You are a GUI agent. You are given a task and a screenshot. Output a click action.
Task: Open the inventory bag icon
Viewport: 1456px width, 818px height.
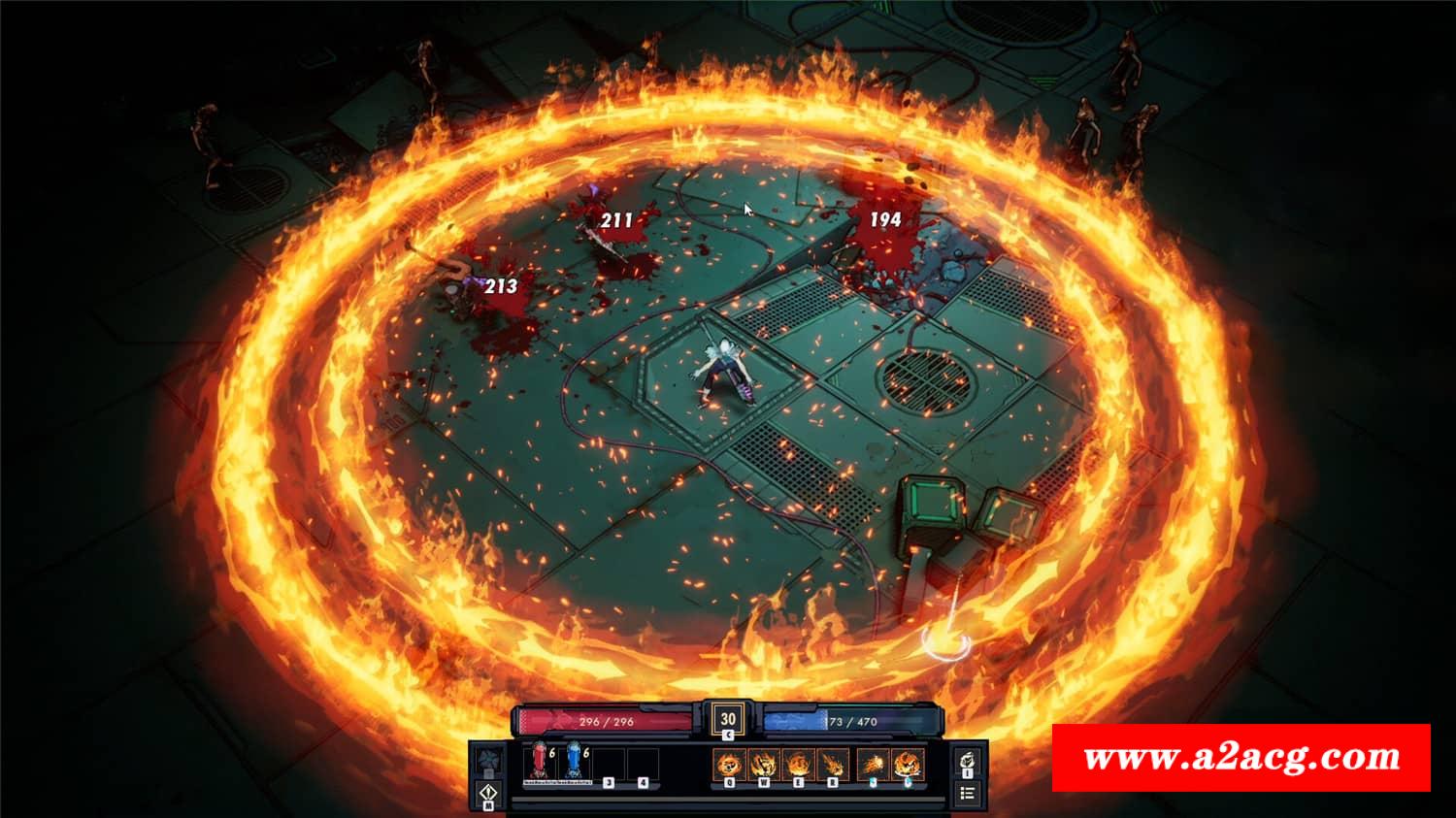(968, 762)
